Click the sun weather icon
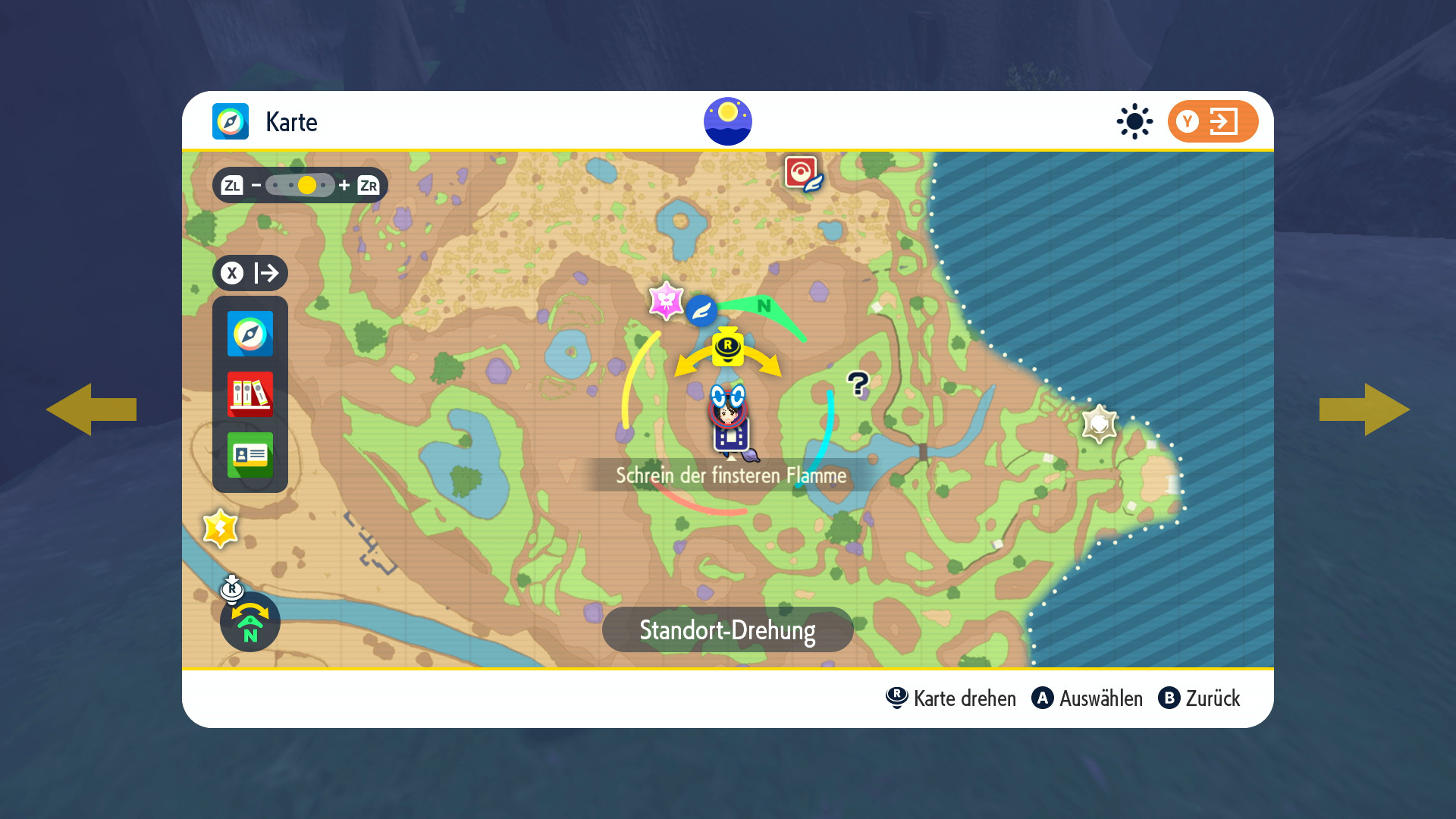The width and height of the screenshot is (1456, 819). (1134, 121)
